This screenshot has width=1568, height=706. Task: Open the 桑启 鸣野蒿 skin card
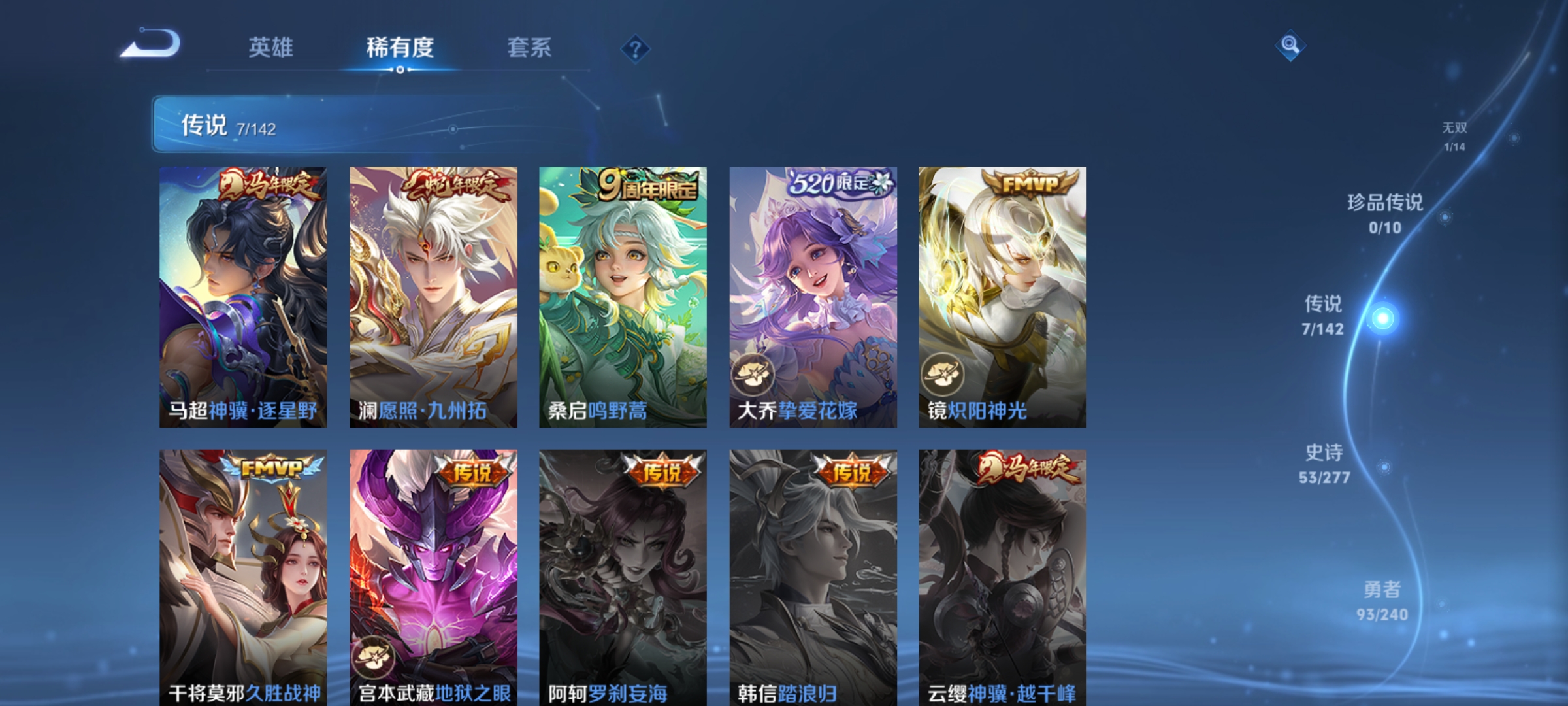622,297
